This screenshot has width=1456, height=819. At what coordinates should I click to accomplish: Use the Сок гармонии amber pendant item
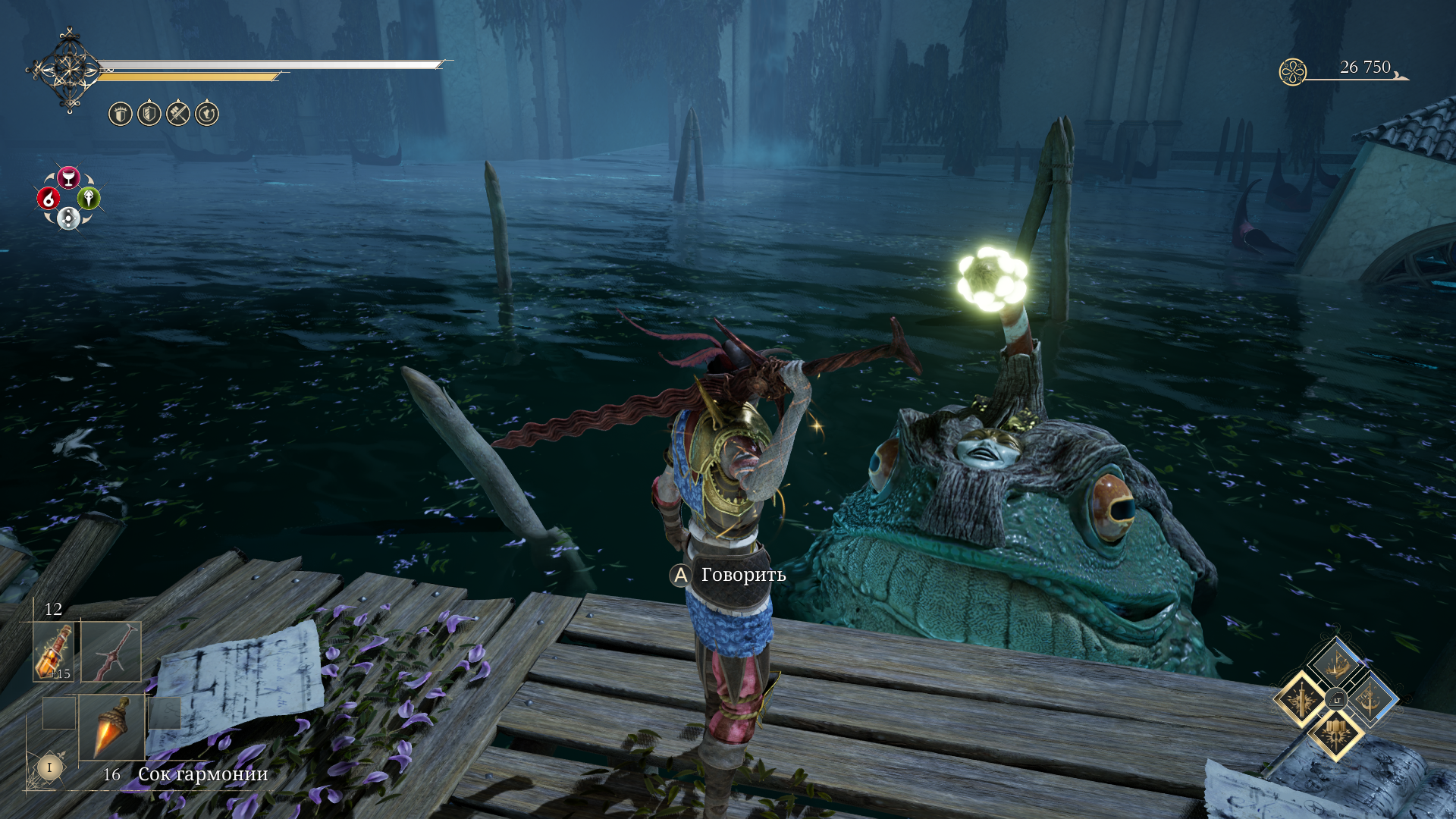click(x=112, y=728)
